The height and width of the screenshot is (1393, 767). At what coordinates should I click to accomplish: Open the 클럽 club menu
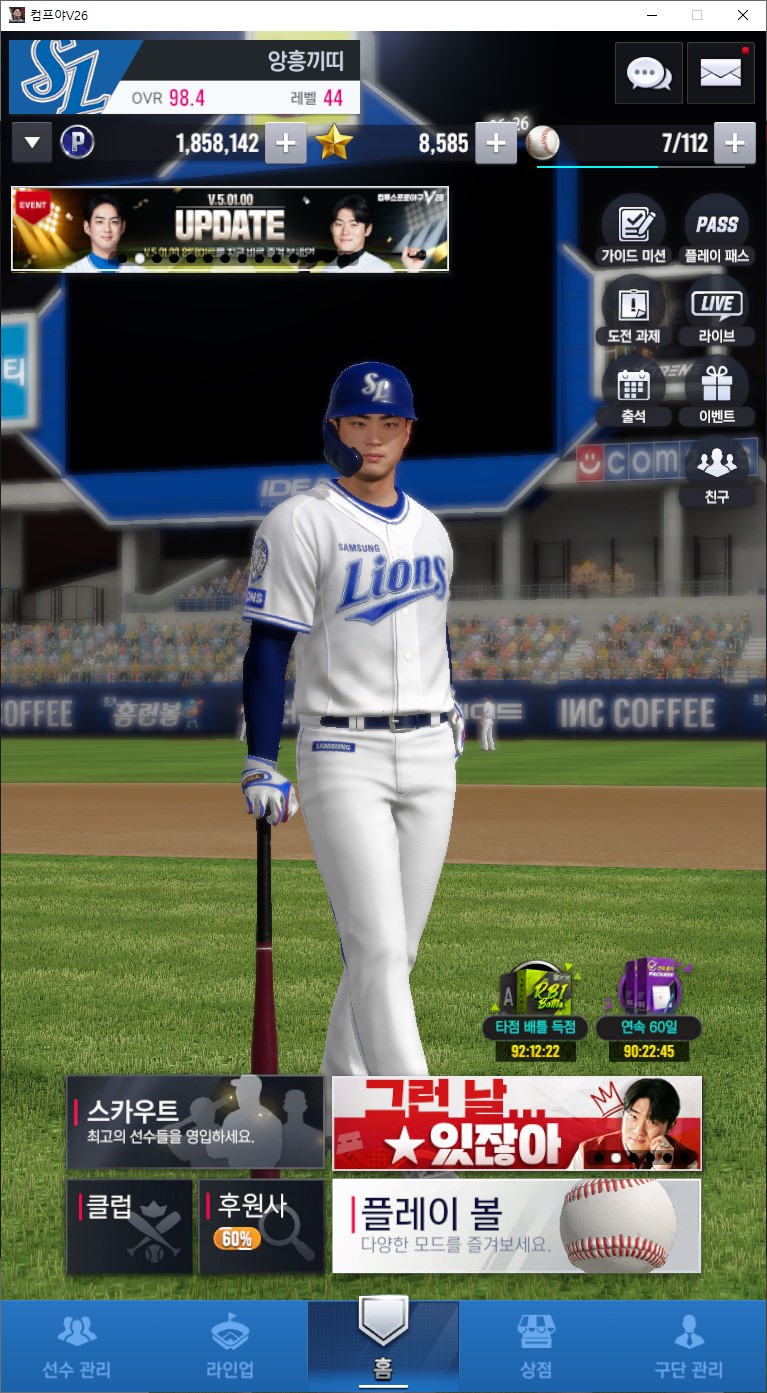coord(130,1226)
